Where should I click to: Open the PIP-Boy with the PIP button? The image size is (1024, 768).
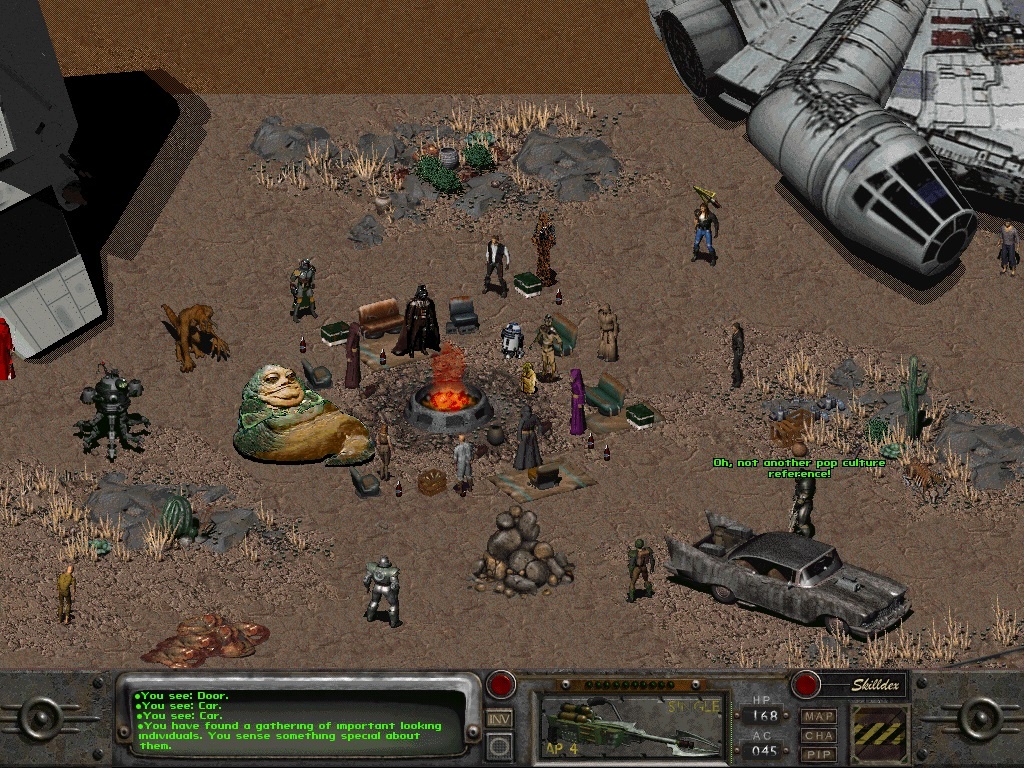coord(819,753)
